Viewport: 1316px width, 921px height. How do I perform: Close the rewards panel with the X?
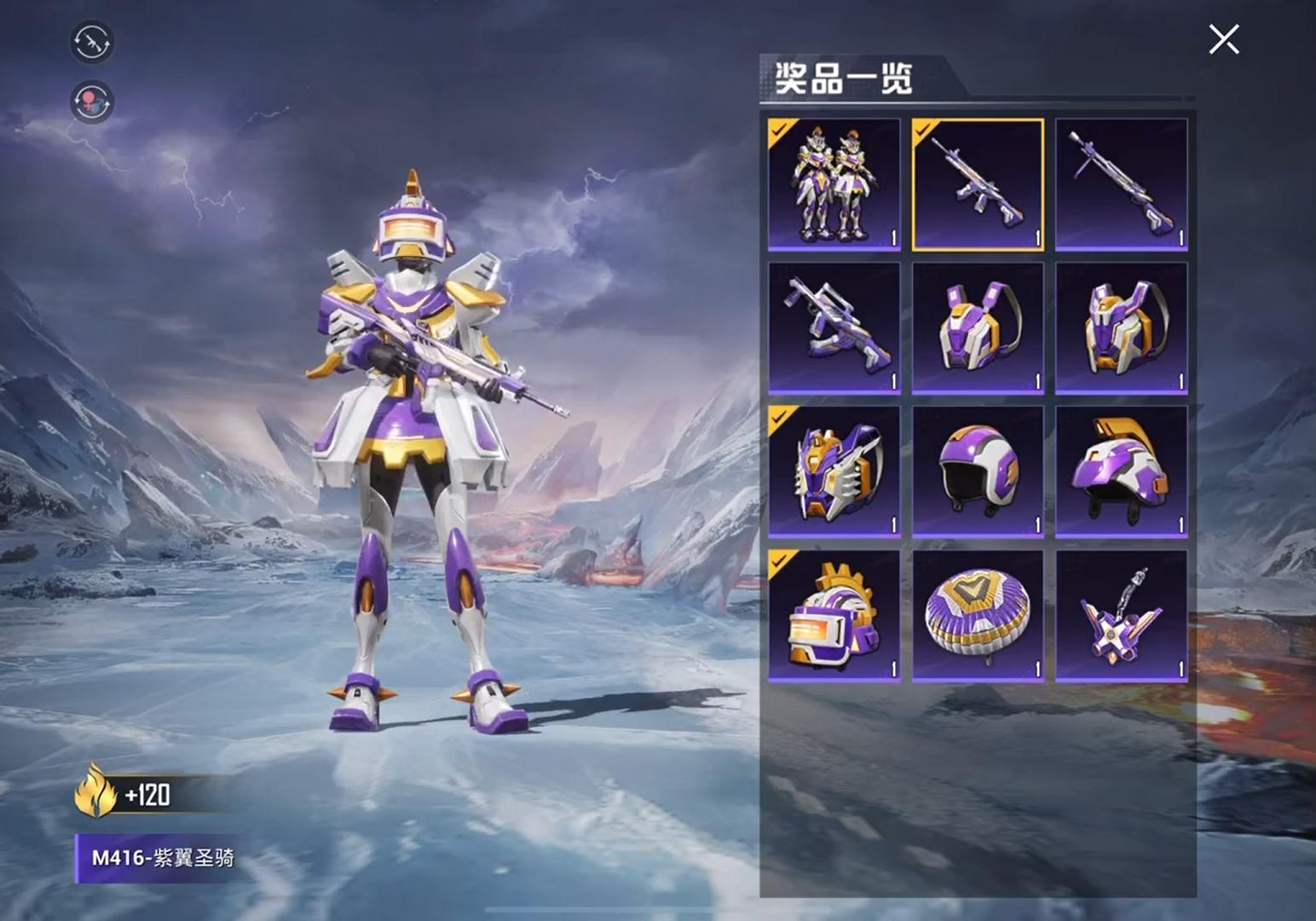pyautogui.click(x=1223, y=38)
